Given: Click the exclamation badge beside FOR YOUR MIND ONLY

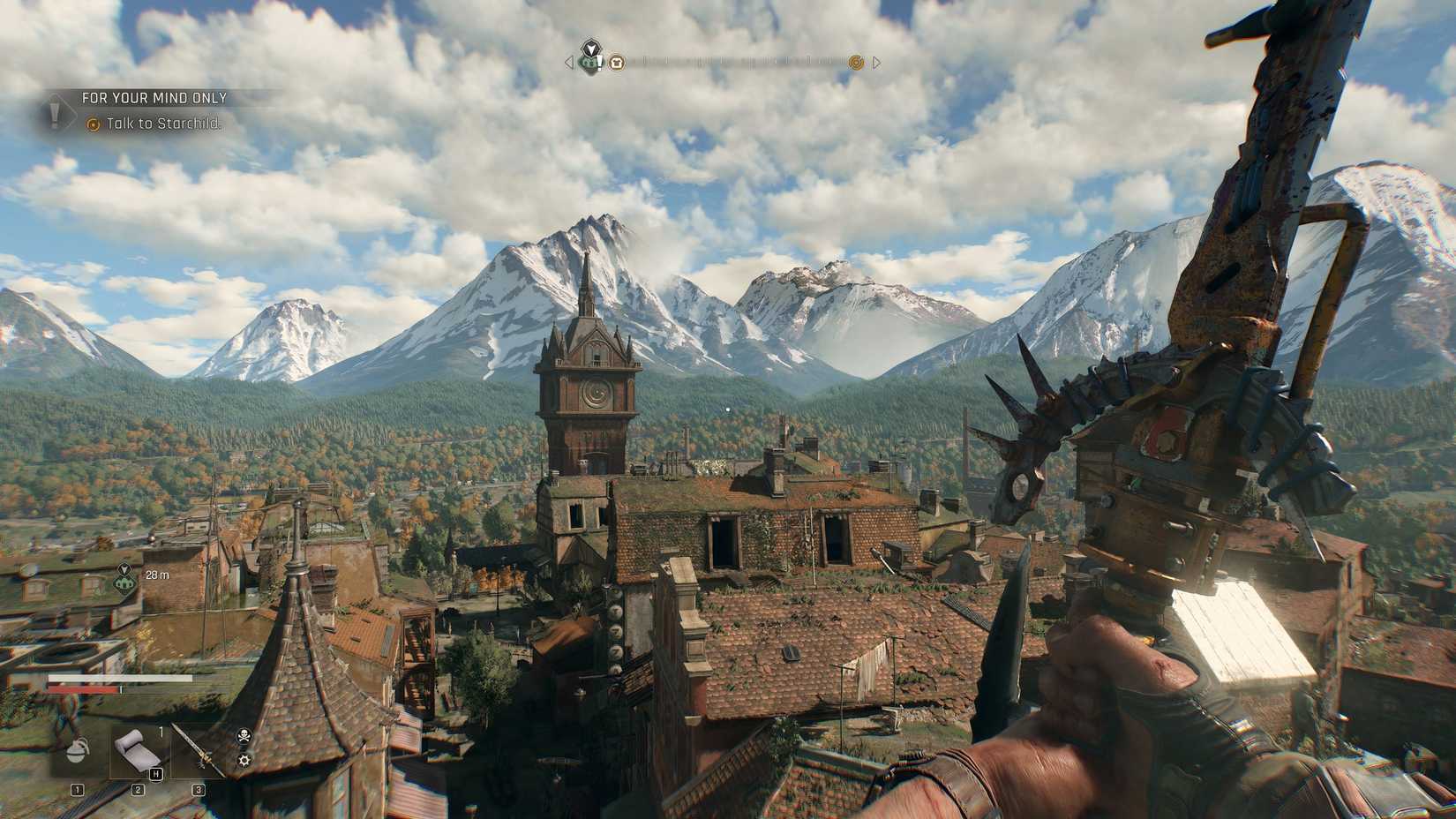Looking at the screenshot, I should coord(55,111).
